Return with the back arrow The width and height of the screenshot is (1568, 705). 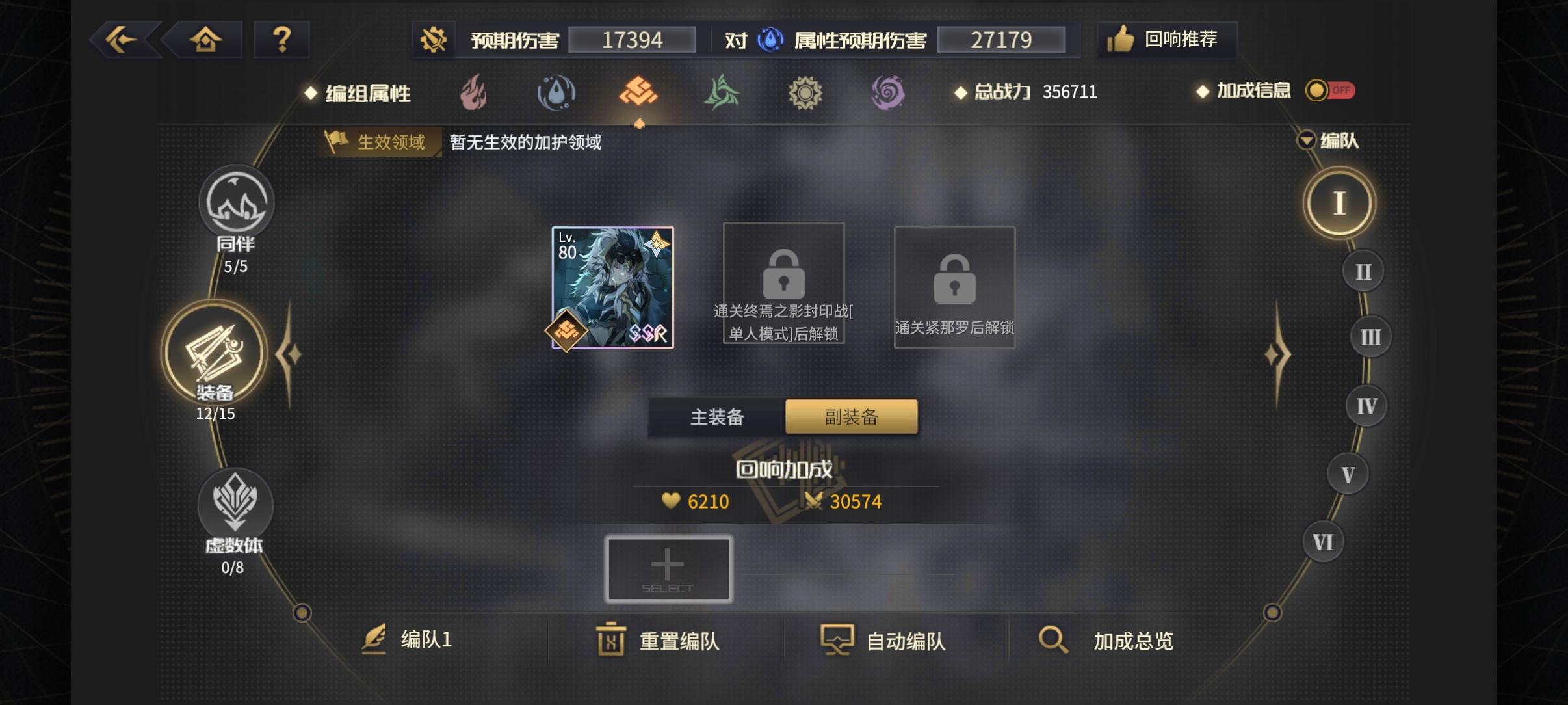tap(122, 39)
